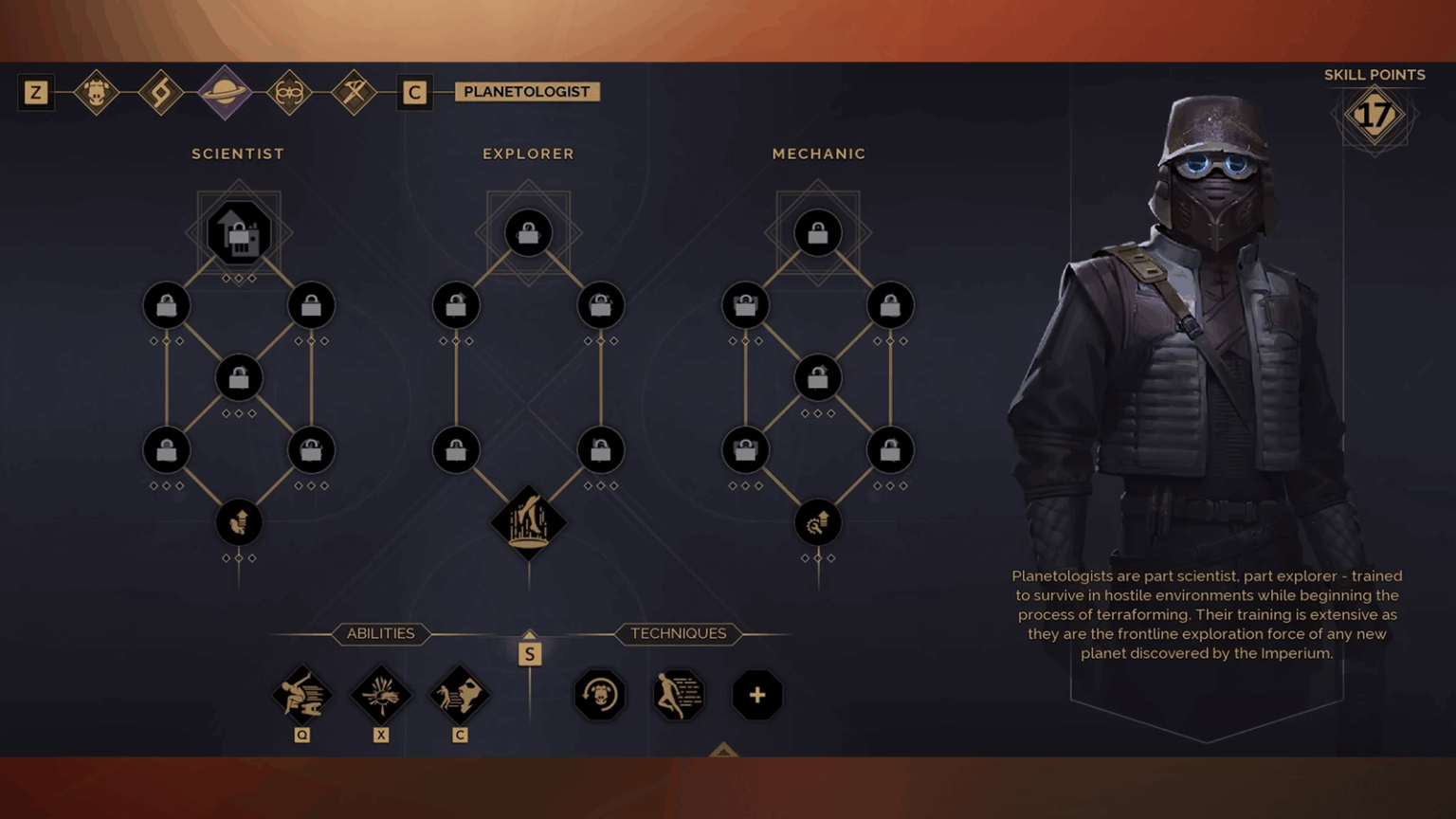The height and width of the screenshot is (819, 1456).
Task: Select the masked-face class icon
Action: (x=289, y=92)
